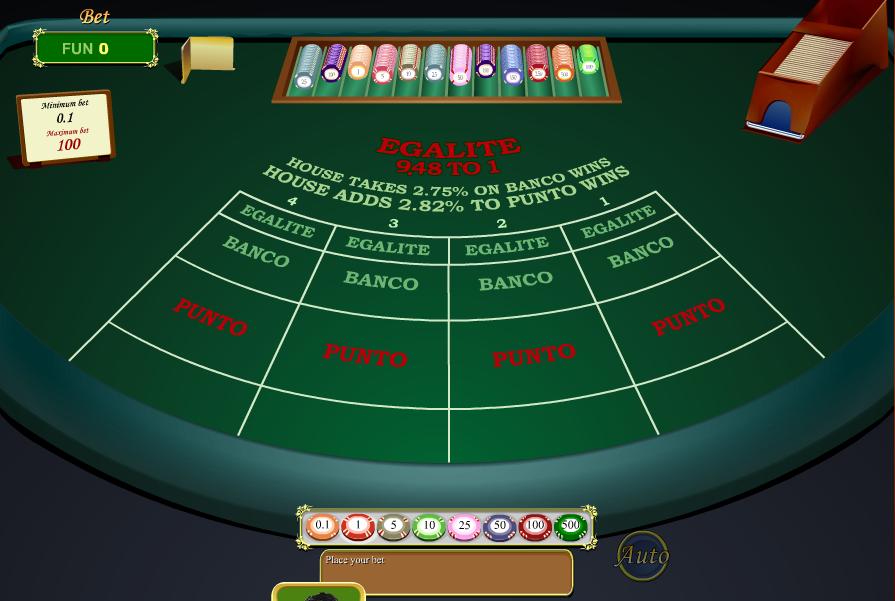Select seat 3 Punto betting area
This screenshot has width=895, height=601.
pos(365,354)
